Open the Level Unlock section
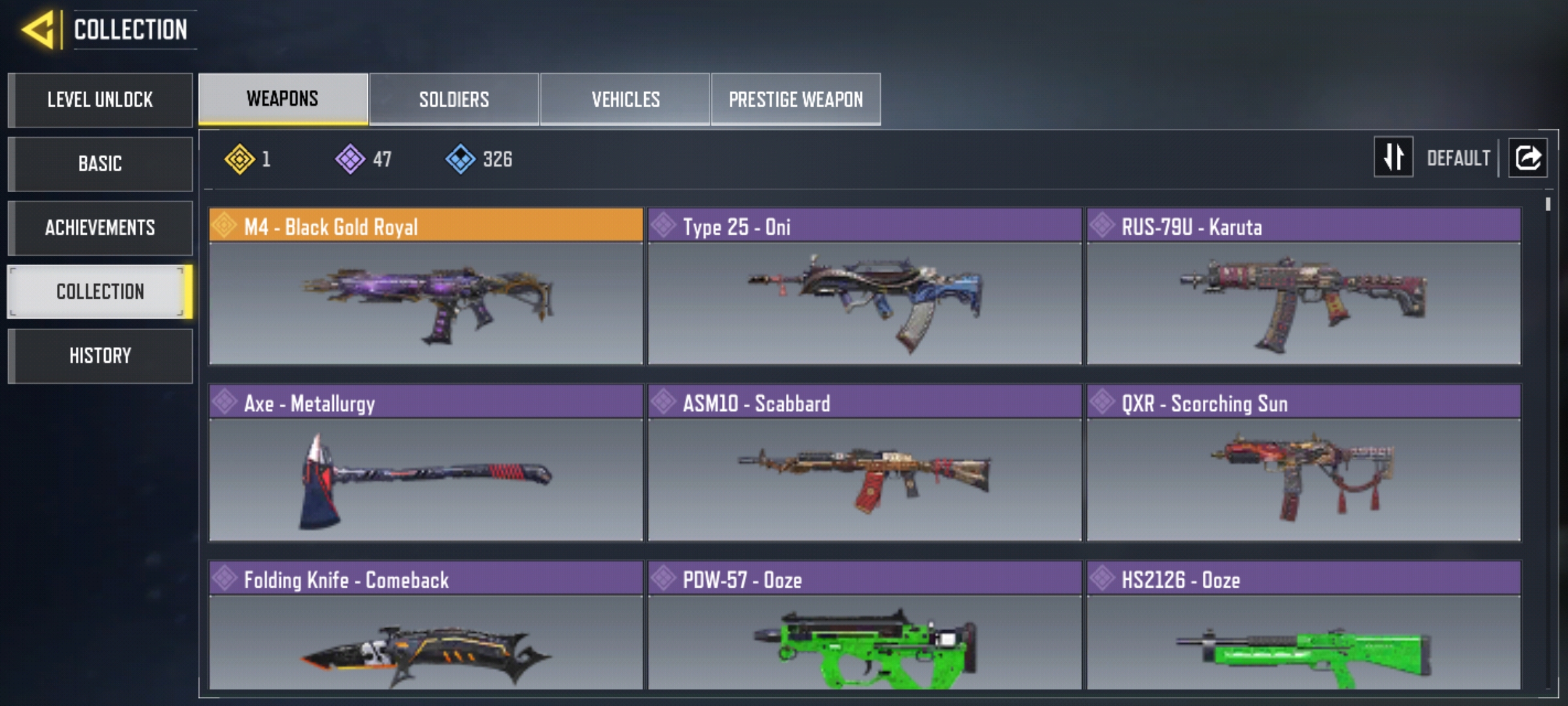Image resolution: width=1568 pixels, height=706 pixels. [x=100, y=100]
